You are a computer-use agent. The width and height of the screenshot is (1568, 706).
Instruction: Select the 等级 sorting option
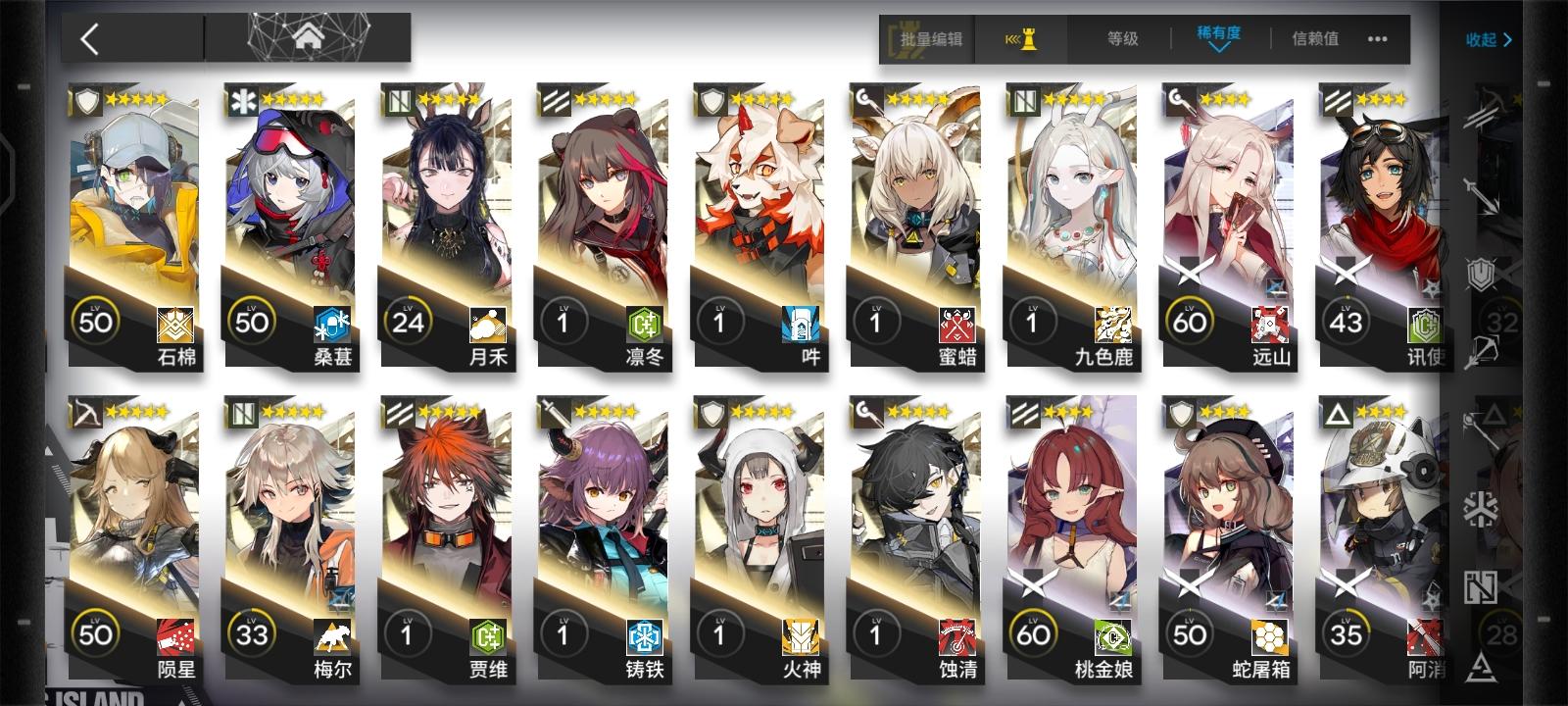coord(1120,39)
